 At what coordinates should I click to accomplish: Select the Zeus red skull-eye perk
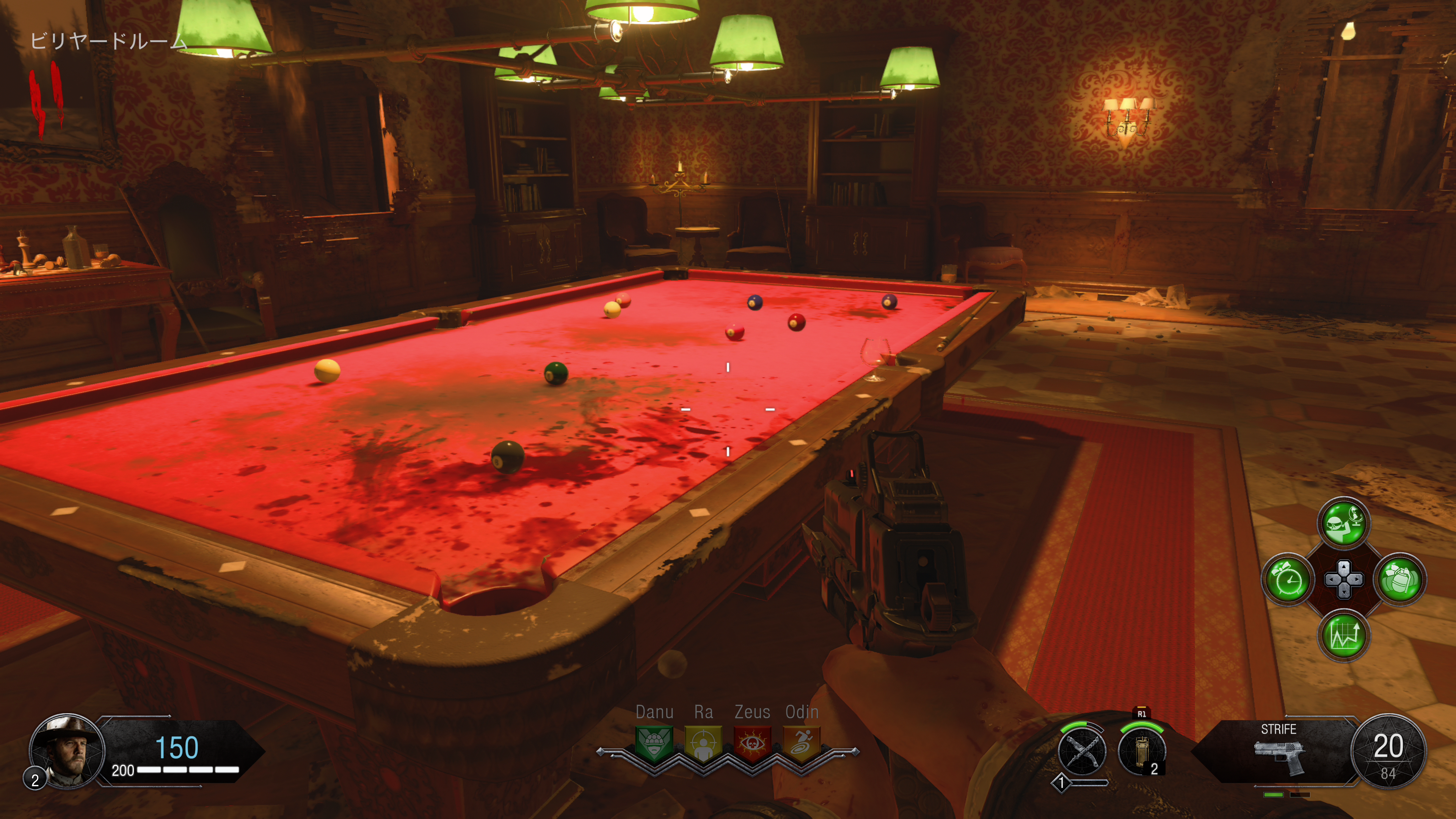(x=752, y=743)
